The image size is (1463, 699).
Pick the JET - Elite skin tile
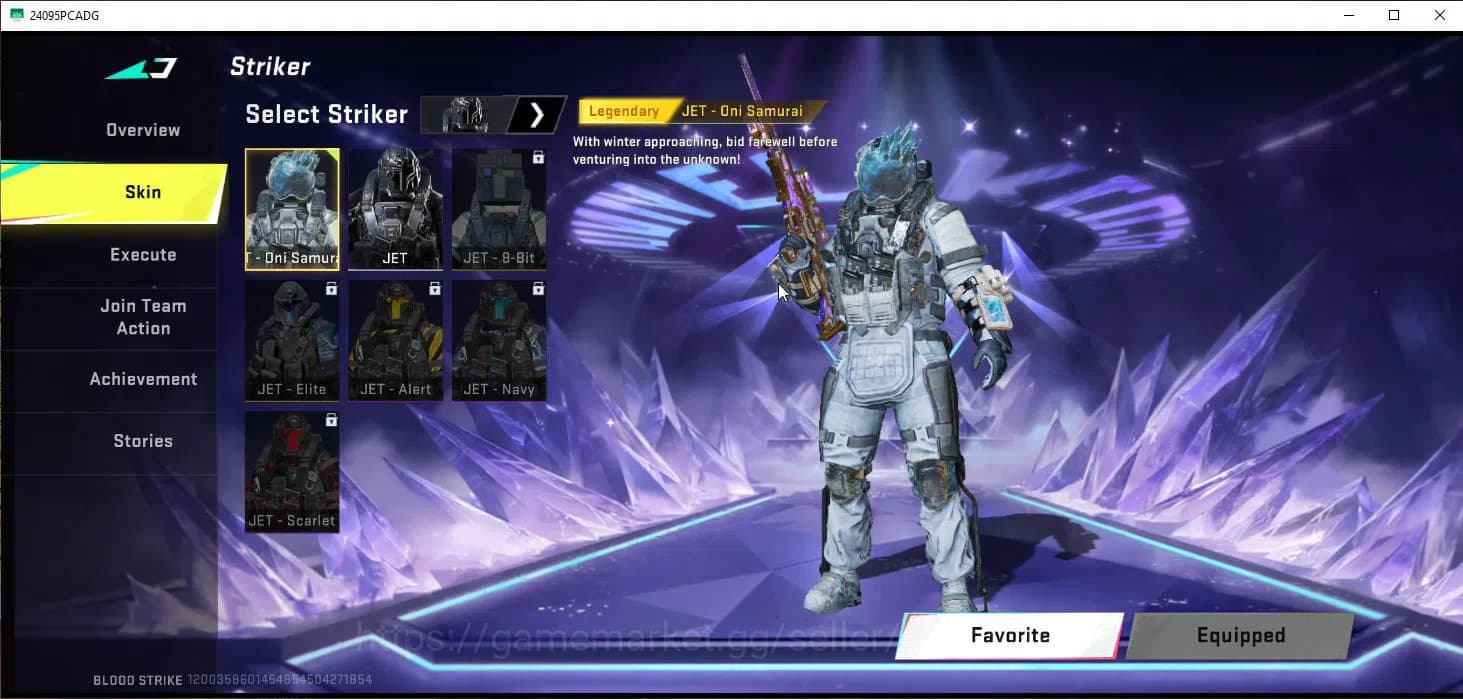click(292, 340)
